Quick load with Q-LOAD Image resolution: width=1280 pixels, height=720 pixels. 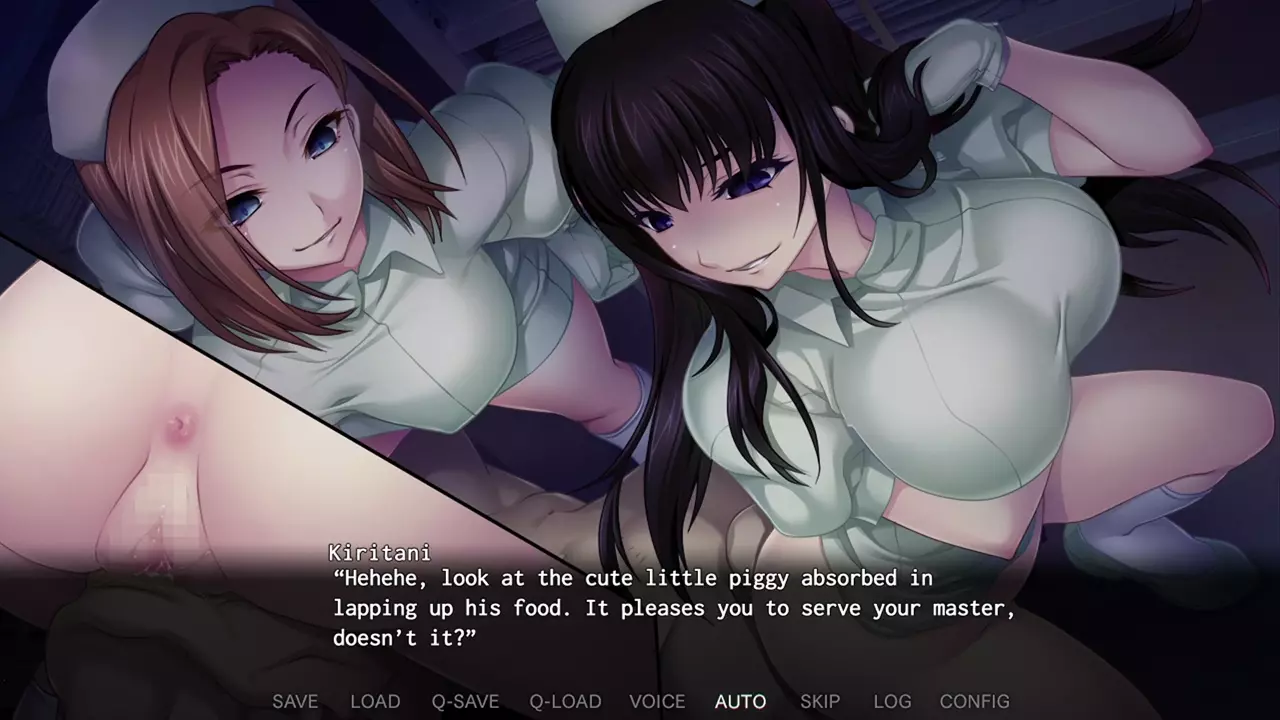click(565, 701)
